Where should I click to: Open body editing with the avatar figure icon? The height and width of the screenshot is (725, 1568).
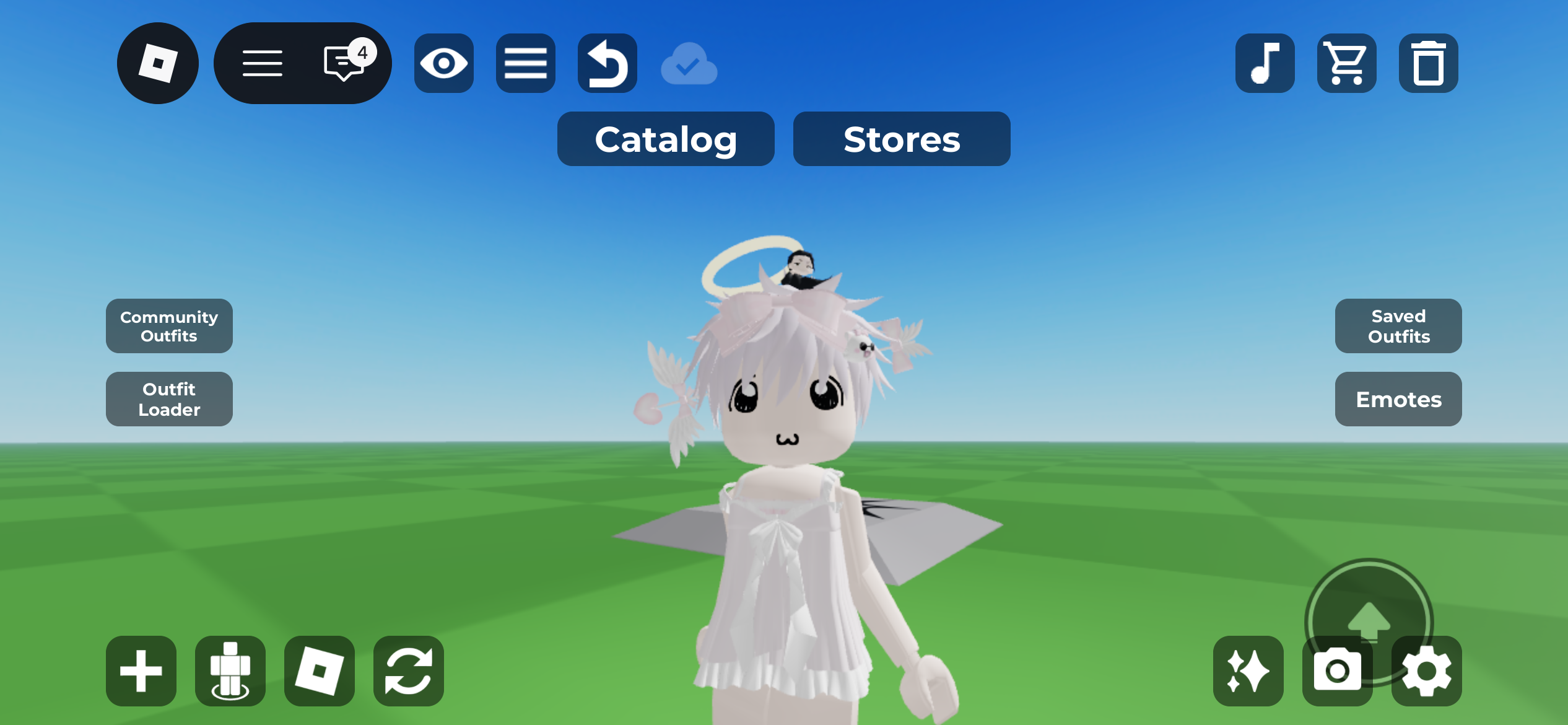(230, 671)
